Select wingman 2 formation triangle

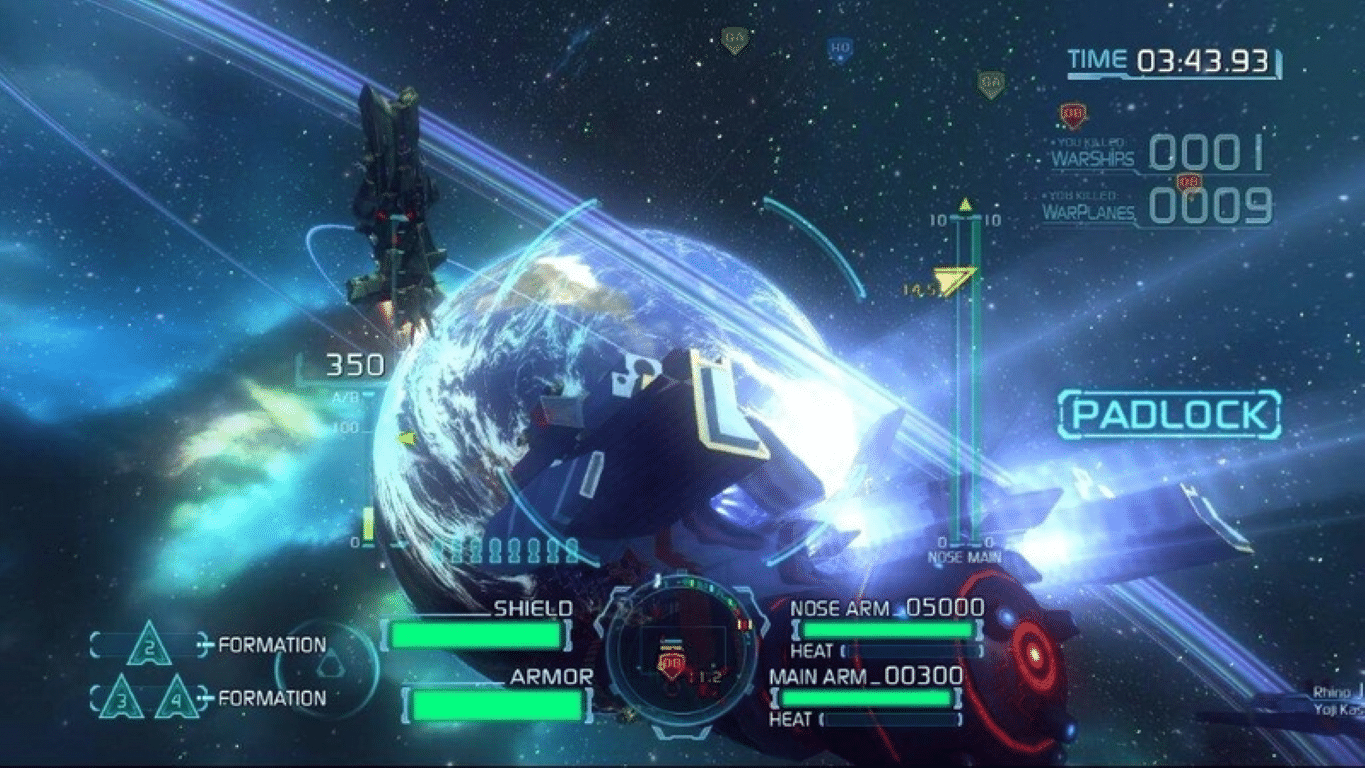(x=148, y=643)
